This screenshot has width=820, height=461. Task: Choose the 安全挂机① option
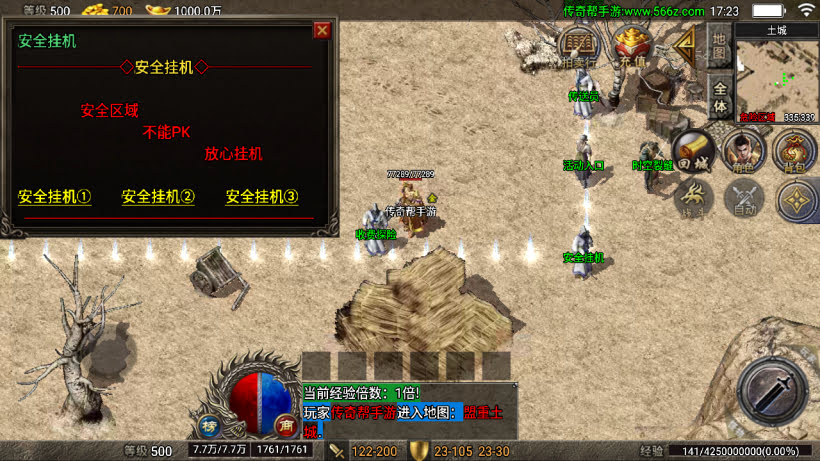pos(55,197)
